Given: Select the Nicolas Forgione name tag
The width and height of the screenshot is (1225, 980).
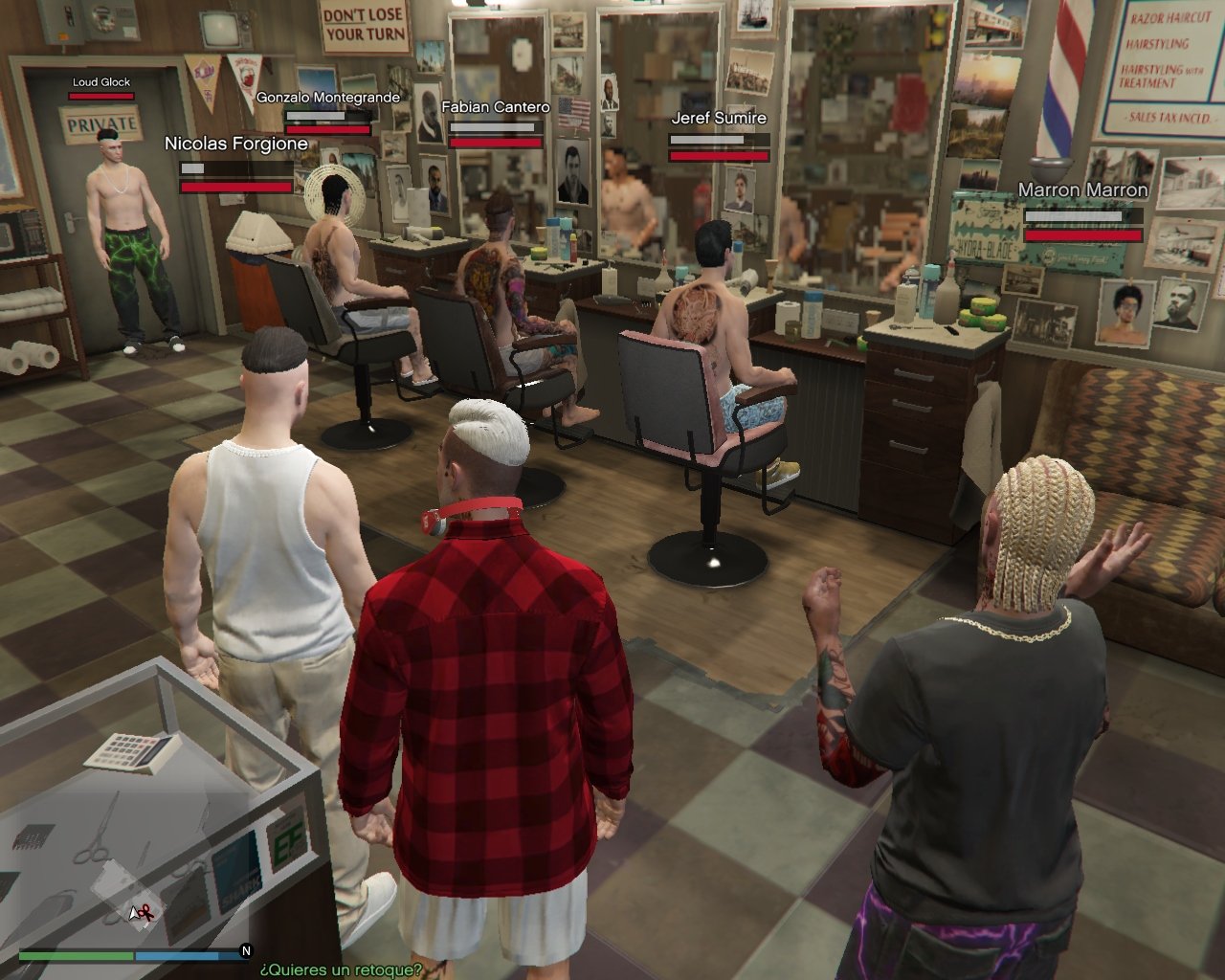Looking at the screenshot, I should pyautogui.click(x=236, y=144).
